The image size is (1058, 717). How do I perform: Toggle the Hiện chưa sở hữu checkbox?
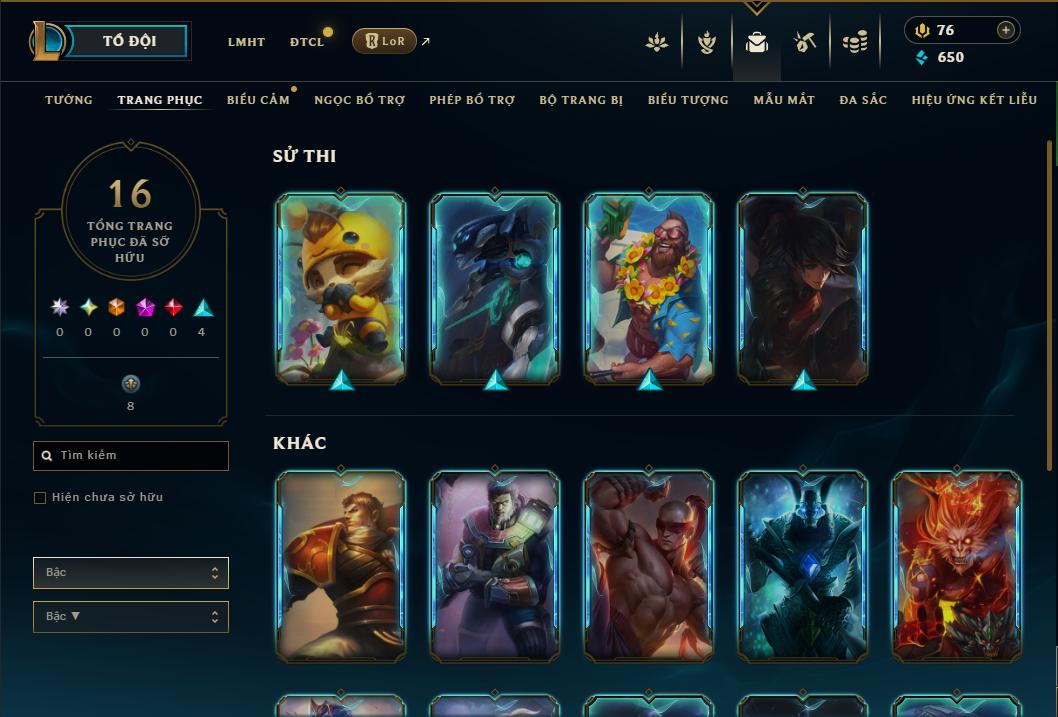40,498
